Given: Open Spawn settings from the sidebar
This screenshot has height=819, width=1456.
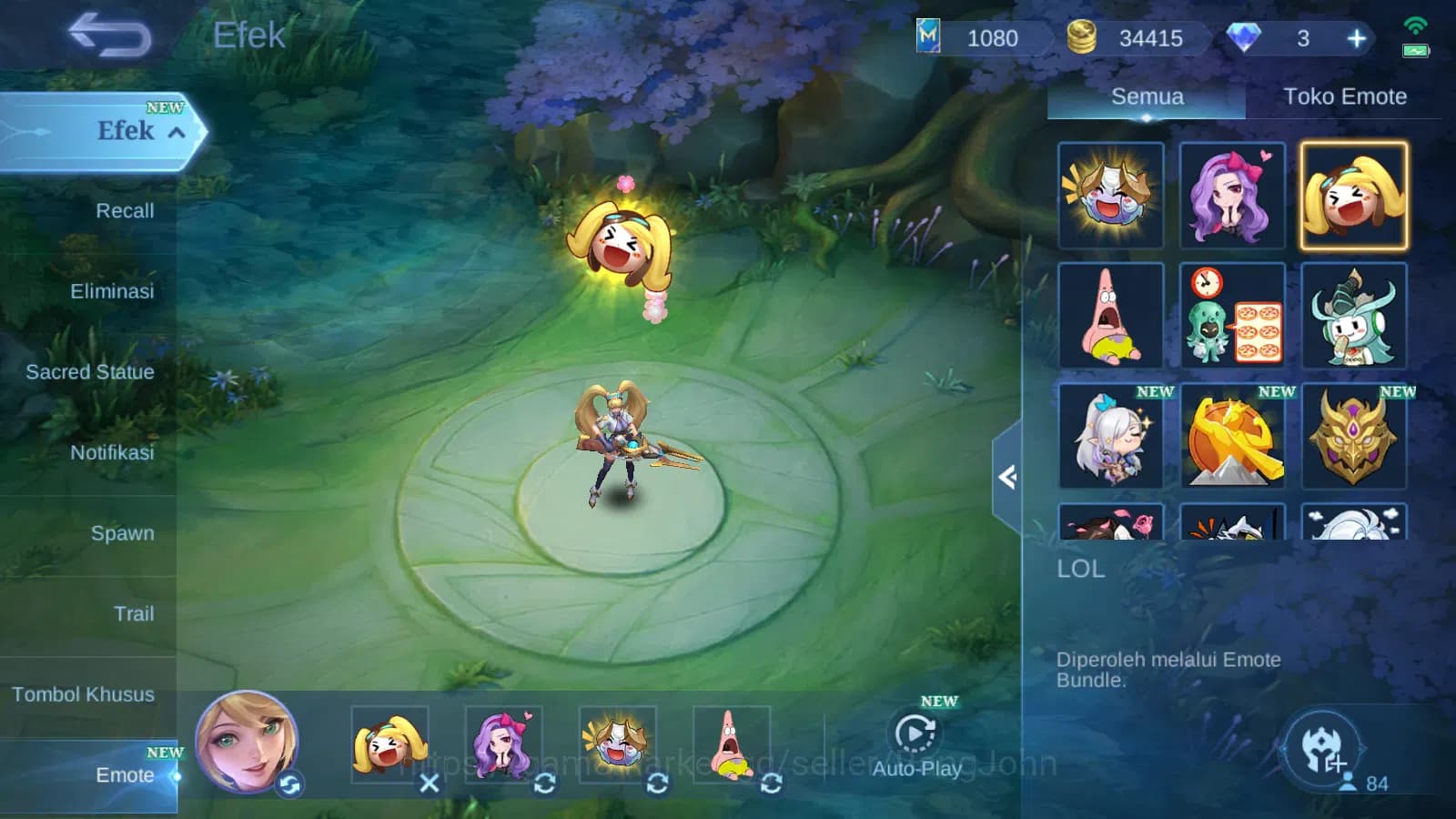Looking at the screenshot, I should coord(123,534).
